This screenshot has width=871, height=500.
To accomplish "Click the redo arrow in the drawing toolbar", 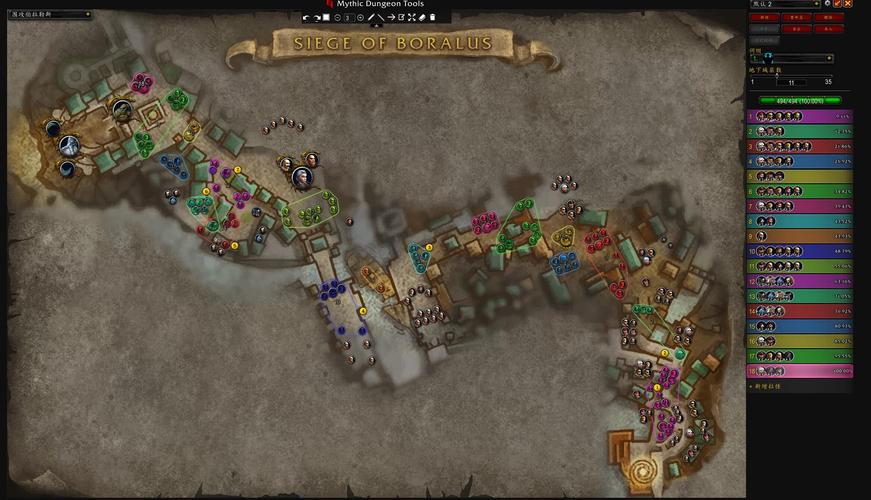I will pos(317,18).
